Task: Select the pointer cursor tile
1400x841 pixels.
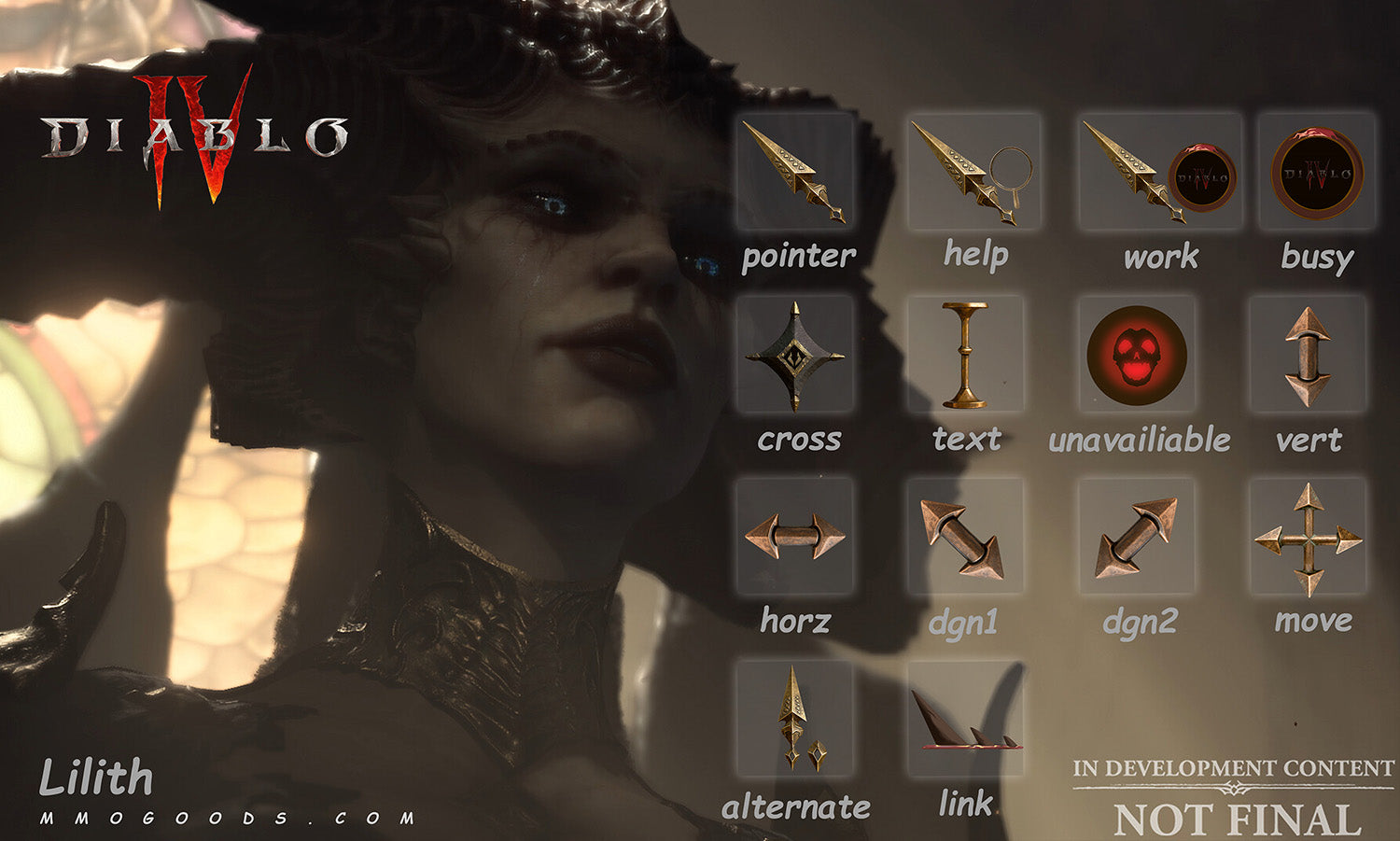Action: 796,172
